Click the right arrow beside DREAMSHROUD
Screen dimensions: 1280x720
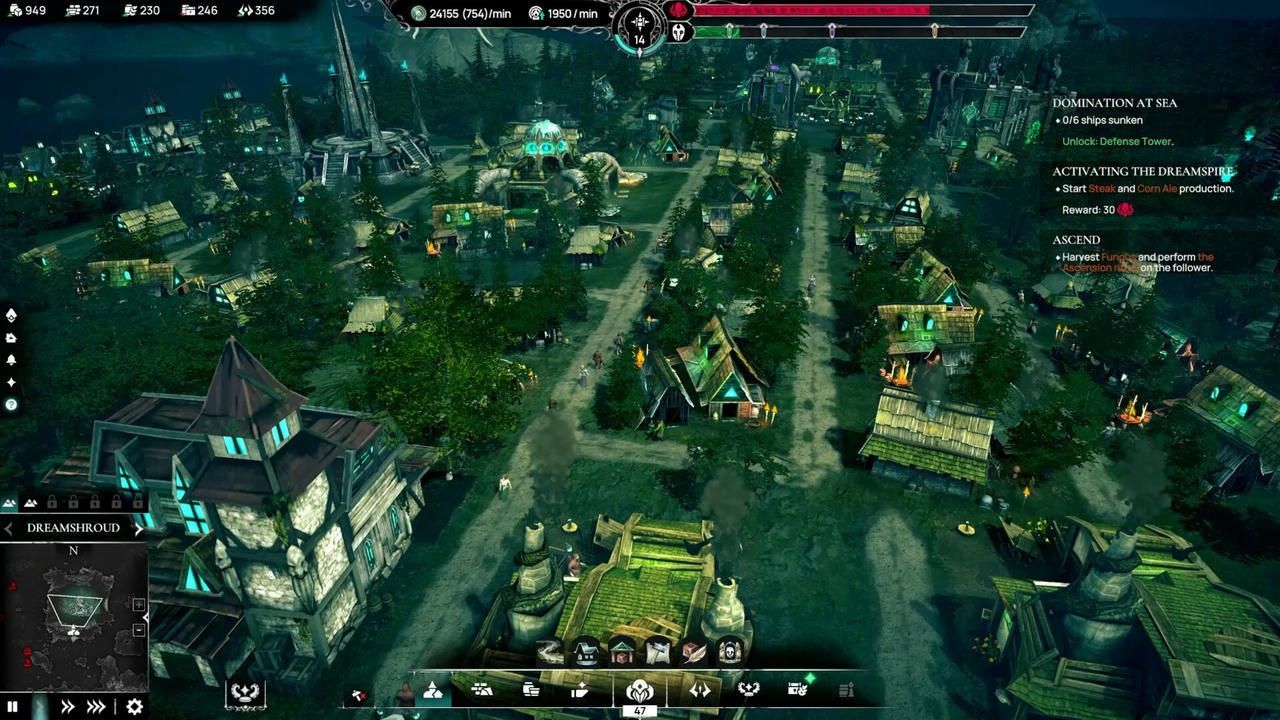point(140,527)
